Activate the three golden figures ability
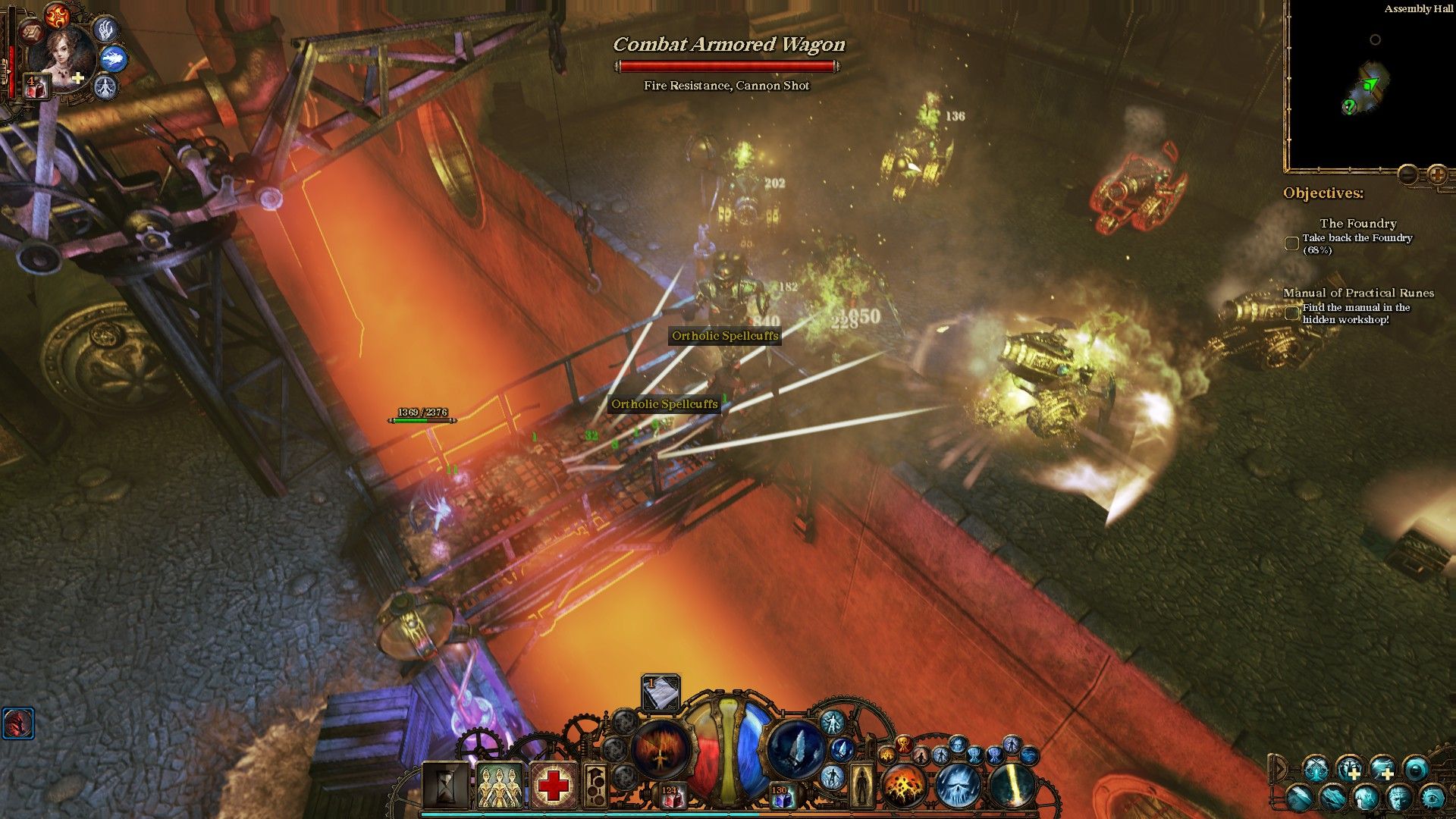This screenshot has width=1456, height=819. 499,786
